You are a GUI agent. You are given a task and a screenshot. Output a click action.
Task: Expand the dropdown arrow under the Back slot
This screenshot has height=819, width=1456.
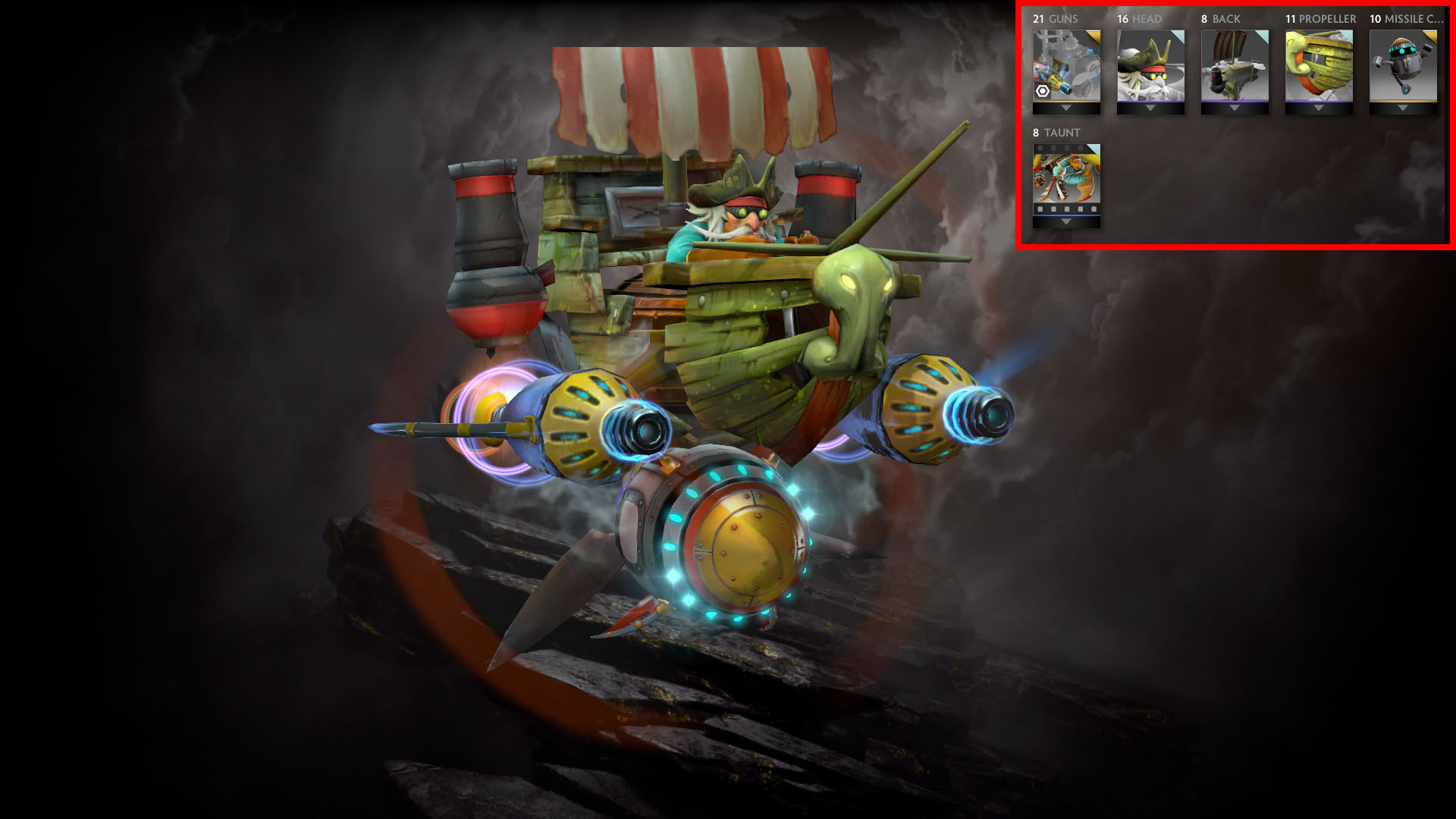[x=1235, y=108]
